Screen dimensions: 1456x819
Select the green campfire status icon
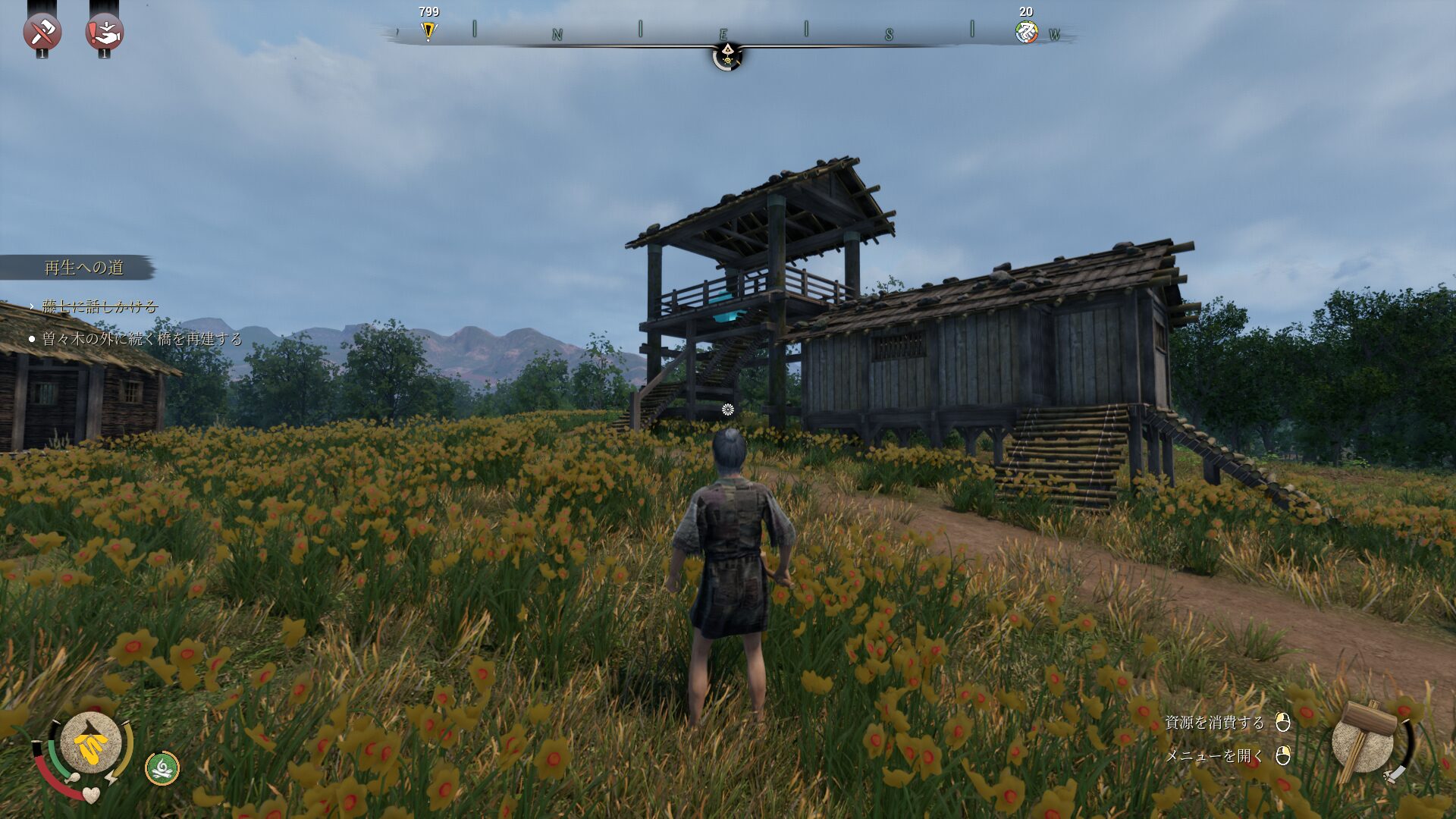coord(162,768)
